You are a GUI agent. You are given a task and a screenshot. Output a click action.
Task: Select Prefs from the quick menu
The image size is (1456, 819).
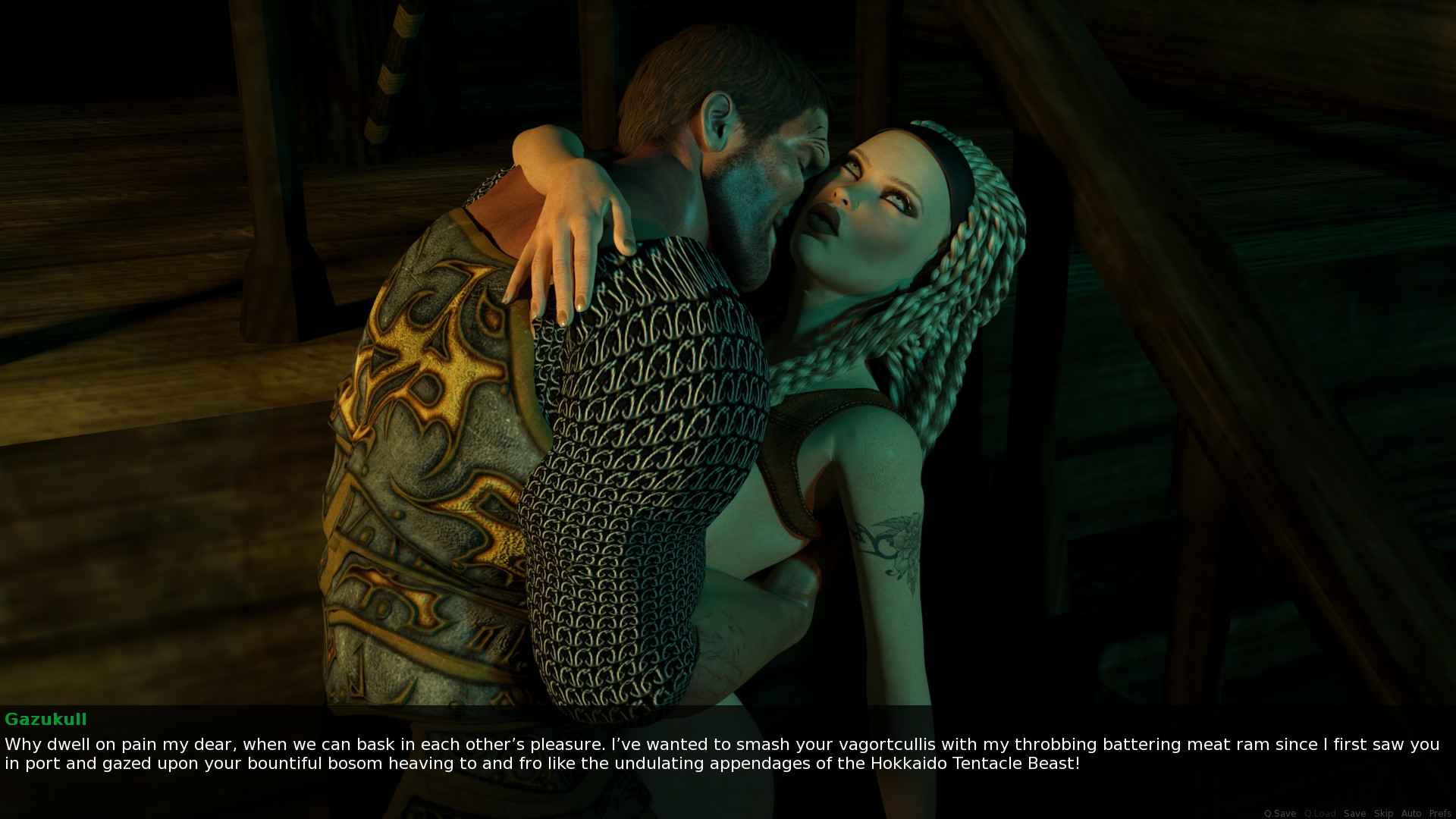click(1439, 814)
